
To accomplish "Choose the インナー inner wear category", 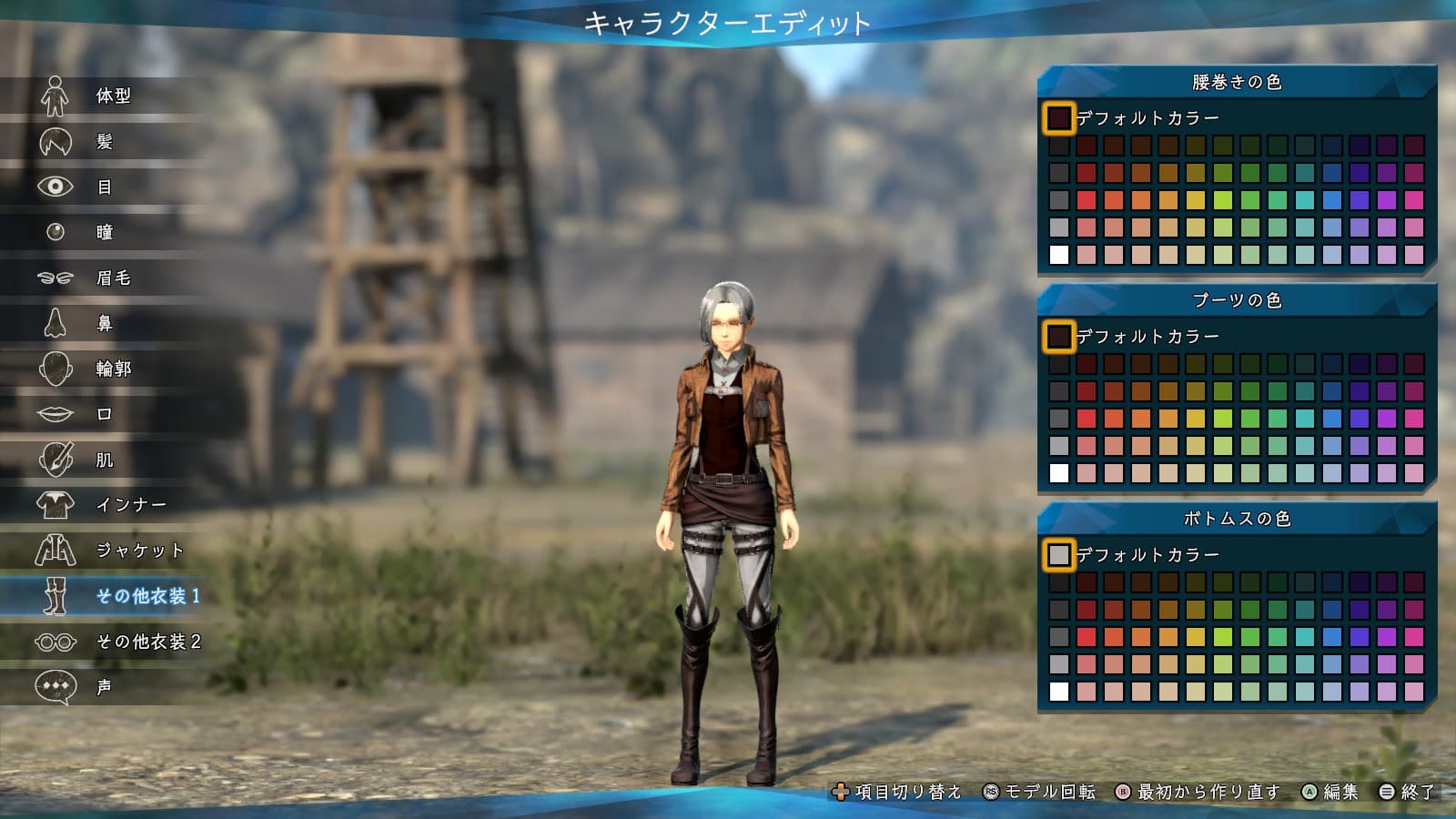I will pos(129,505).
